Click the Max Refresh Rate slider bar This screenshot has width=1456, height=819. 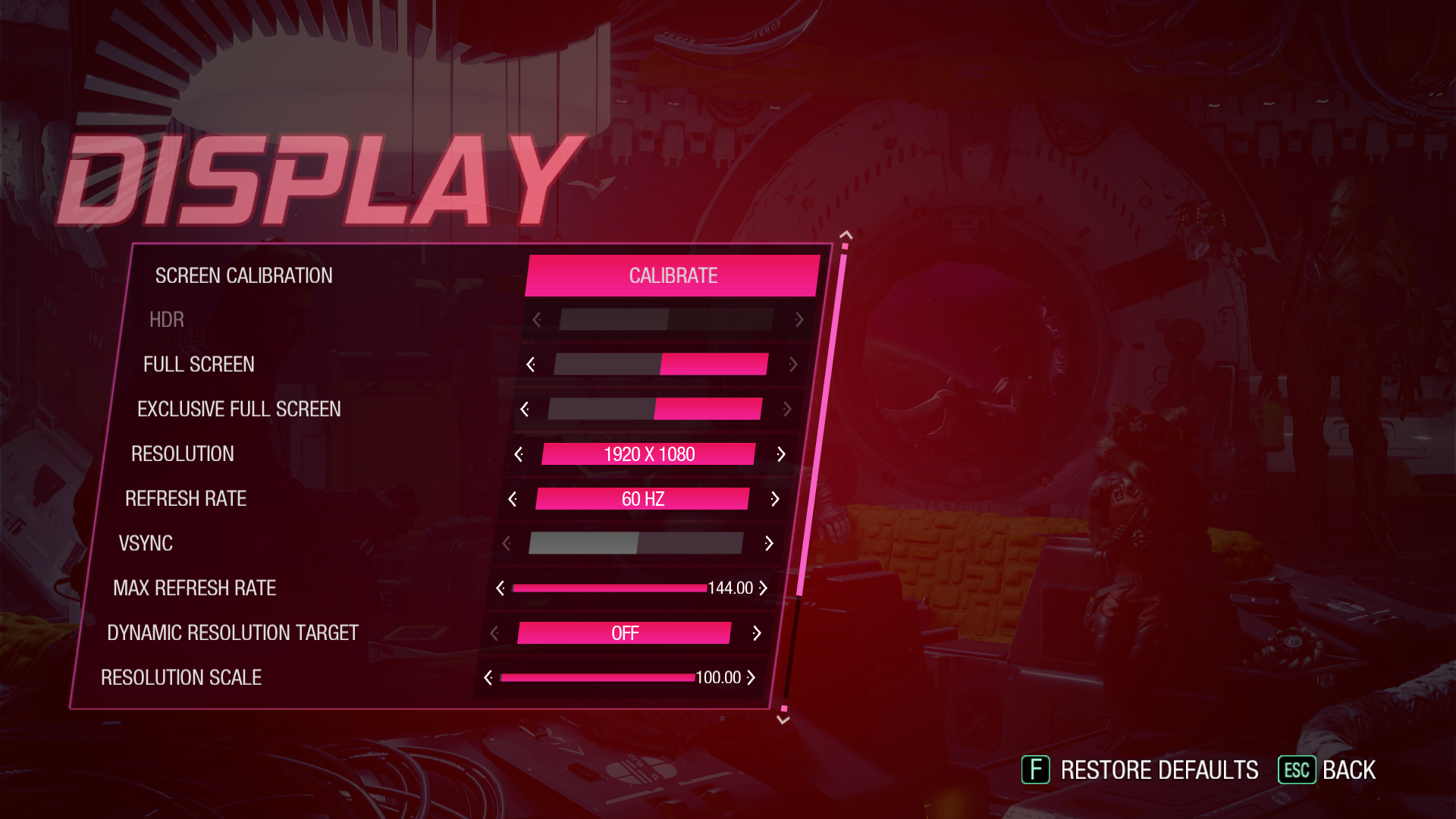pos(610,588)
